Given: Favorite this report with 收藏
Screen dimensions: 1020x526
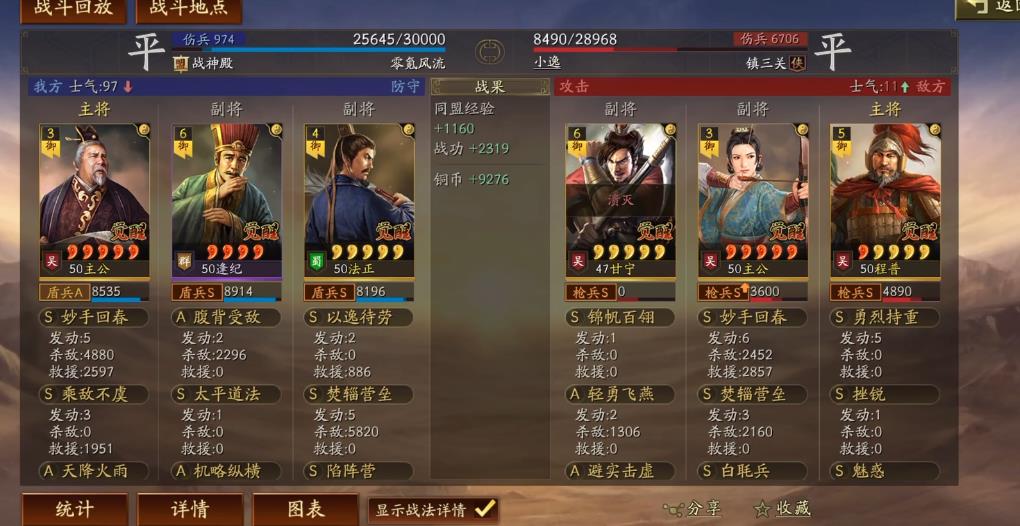Looking at the screenshot, I should pyautogui.click(x=782, y=509).
